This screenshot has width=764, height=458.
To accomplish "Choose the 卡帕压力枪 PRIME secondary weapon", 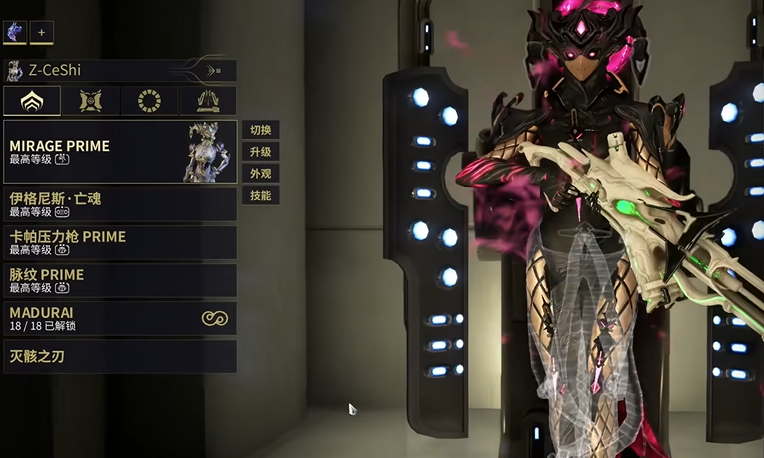I will coord(120,242).
